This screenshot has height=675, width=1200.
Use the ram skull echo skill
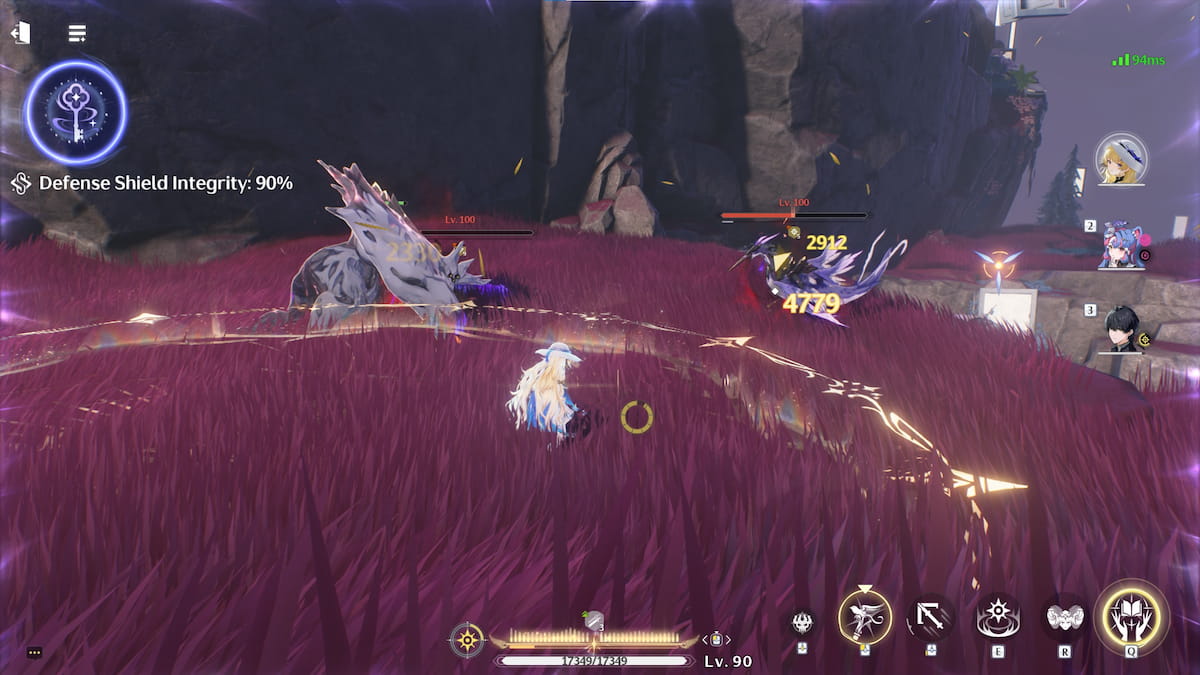click(x=1065, y=619)
